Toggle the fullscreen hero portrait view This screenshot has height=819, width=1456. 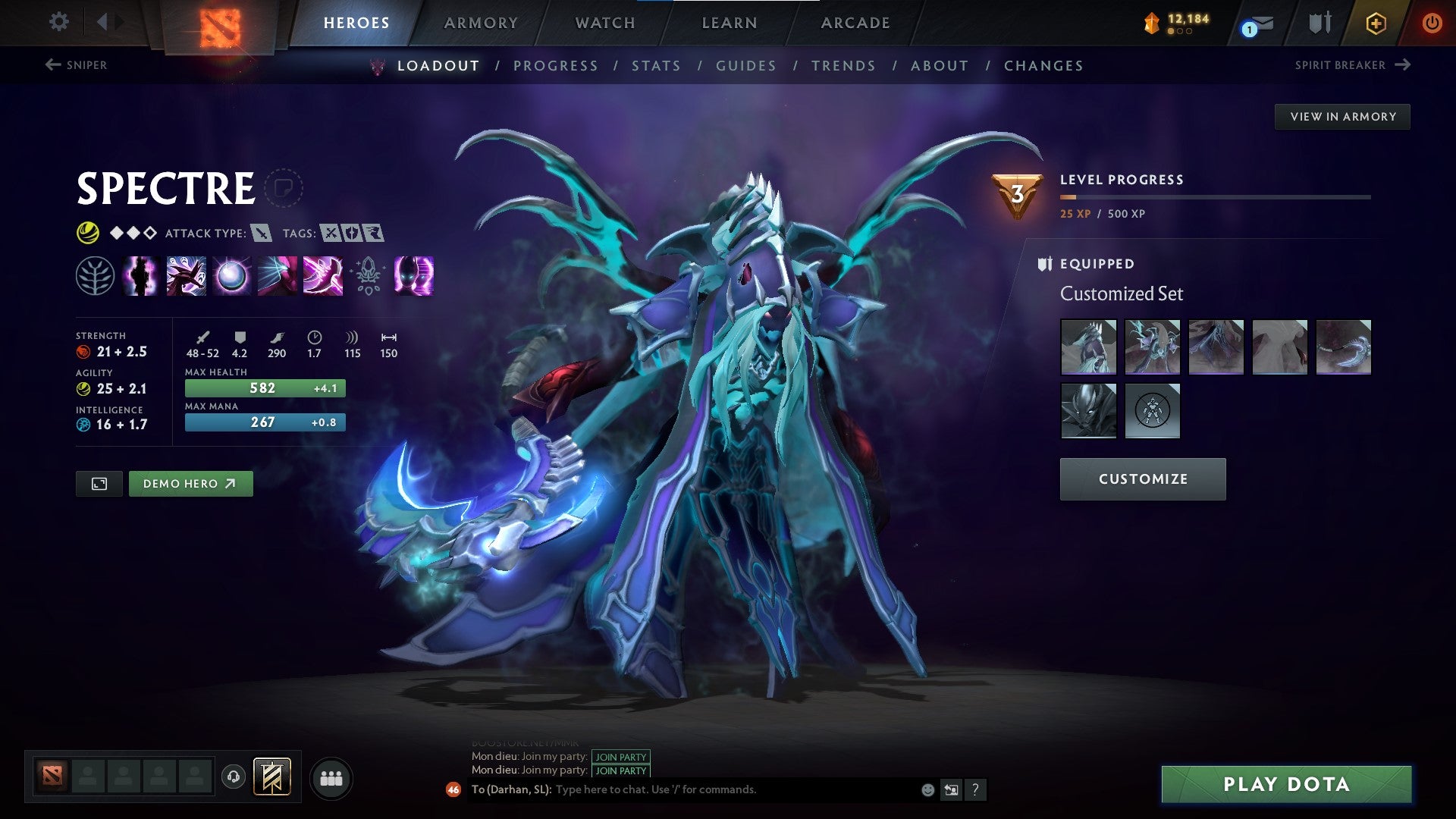pyautogui.click(x=100, y=483)
